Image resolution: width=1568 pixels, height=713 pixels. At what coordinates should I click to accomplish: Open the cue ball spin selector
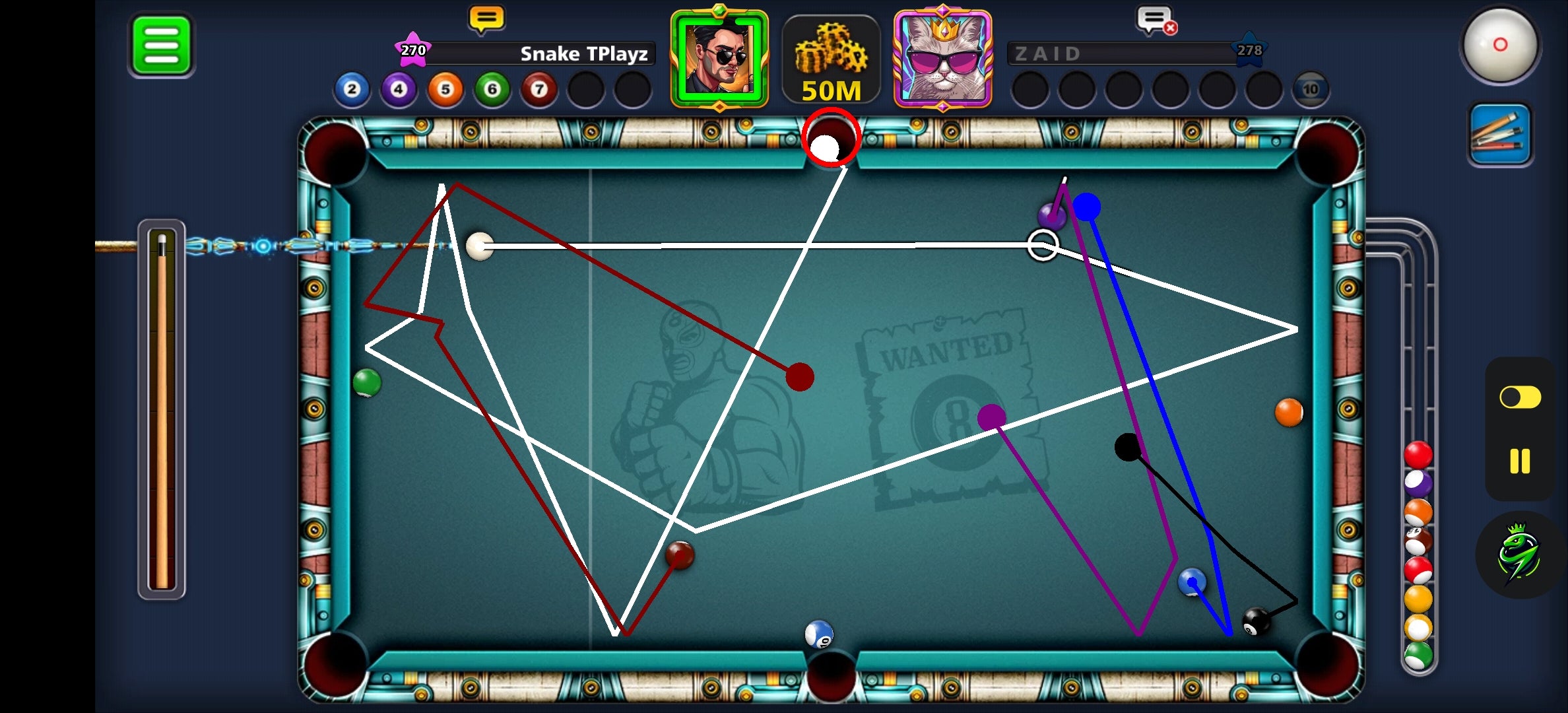[x=1500, y=45]
